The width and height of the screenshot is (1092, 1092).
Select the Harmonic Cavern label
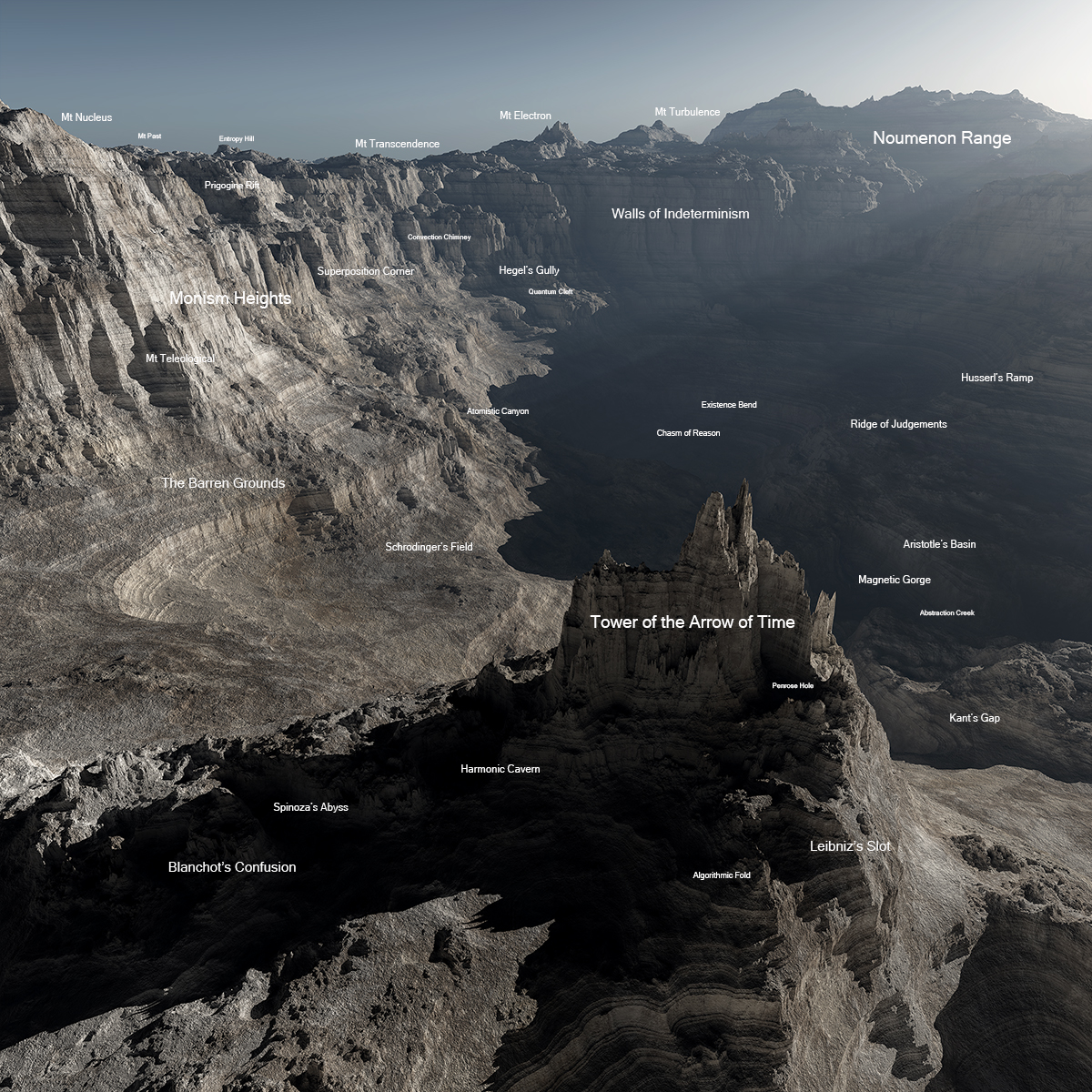(500, 769)
